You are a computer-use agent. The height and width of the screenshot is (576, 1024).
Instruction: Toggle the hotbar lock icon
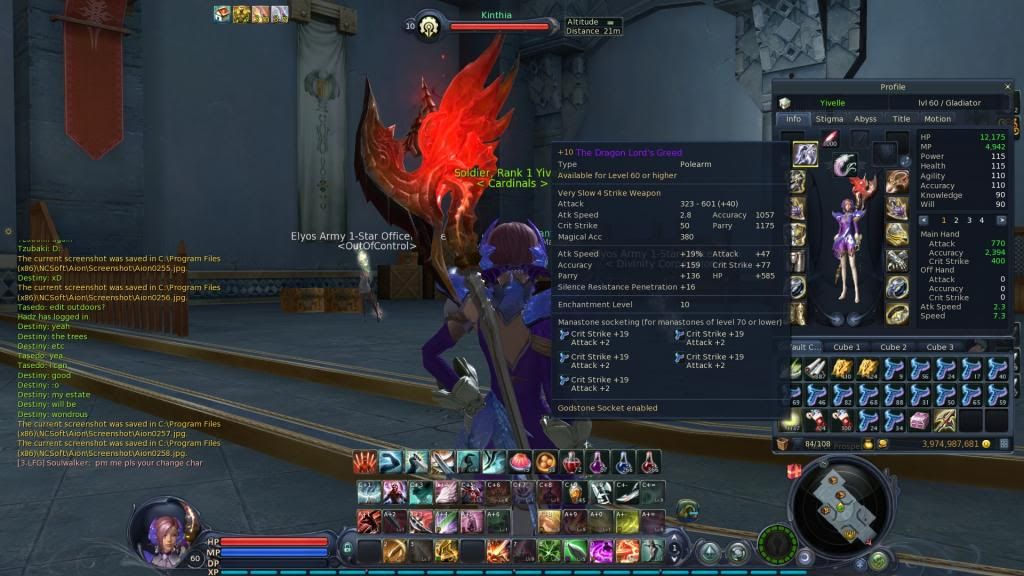(346, 548)
